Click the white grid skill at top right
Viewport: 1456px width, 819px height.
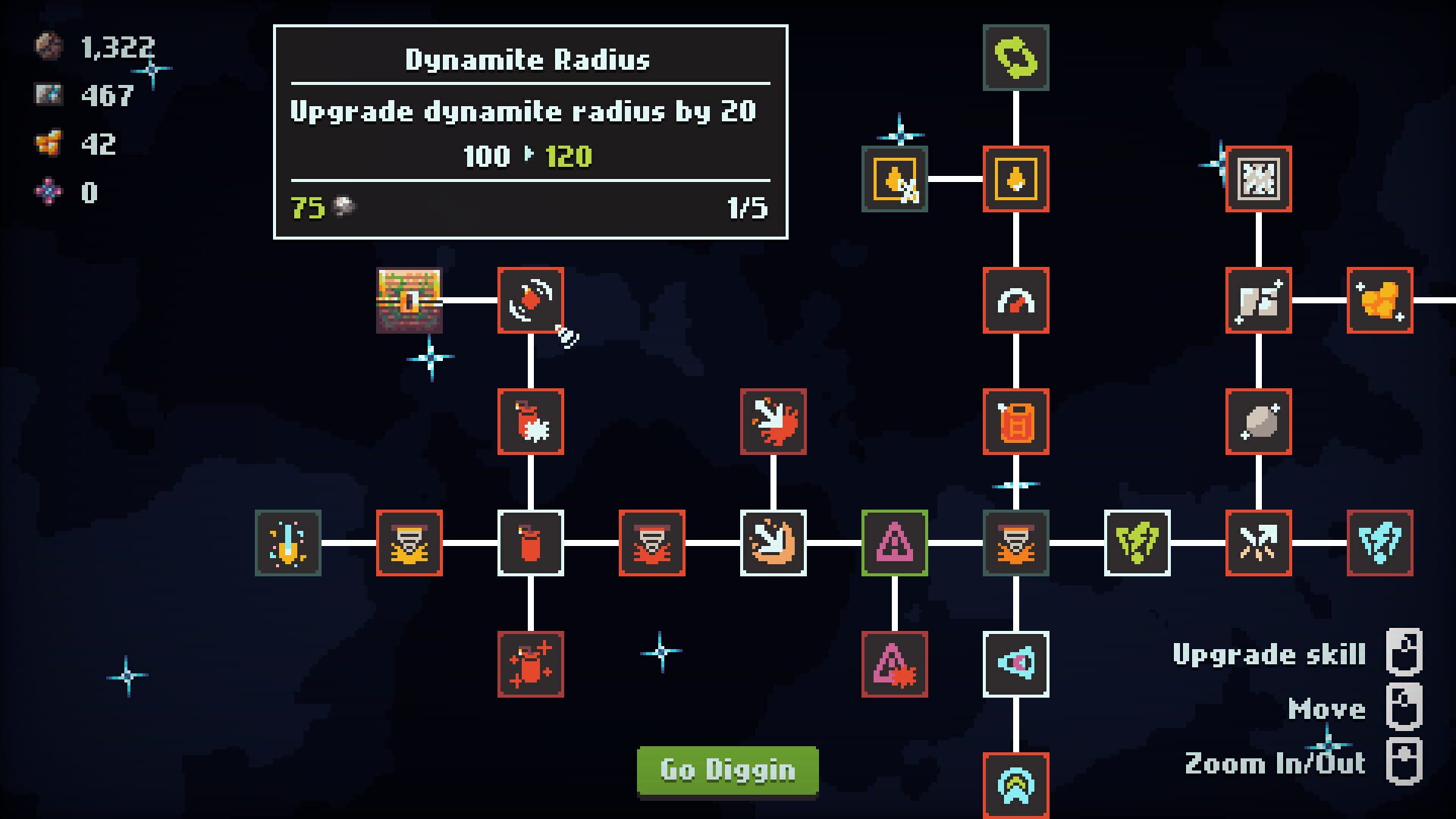click(1259, 178)
